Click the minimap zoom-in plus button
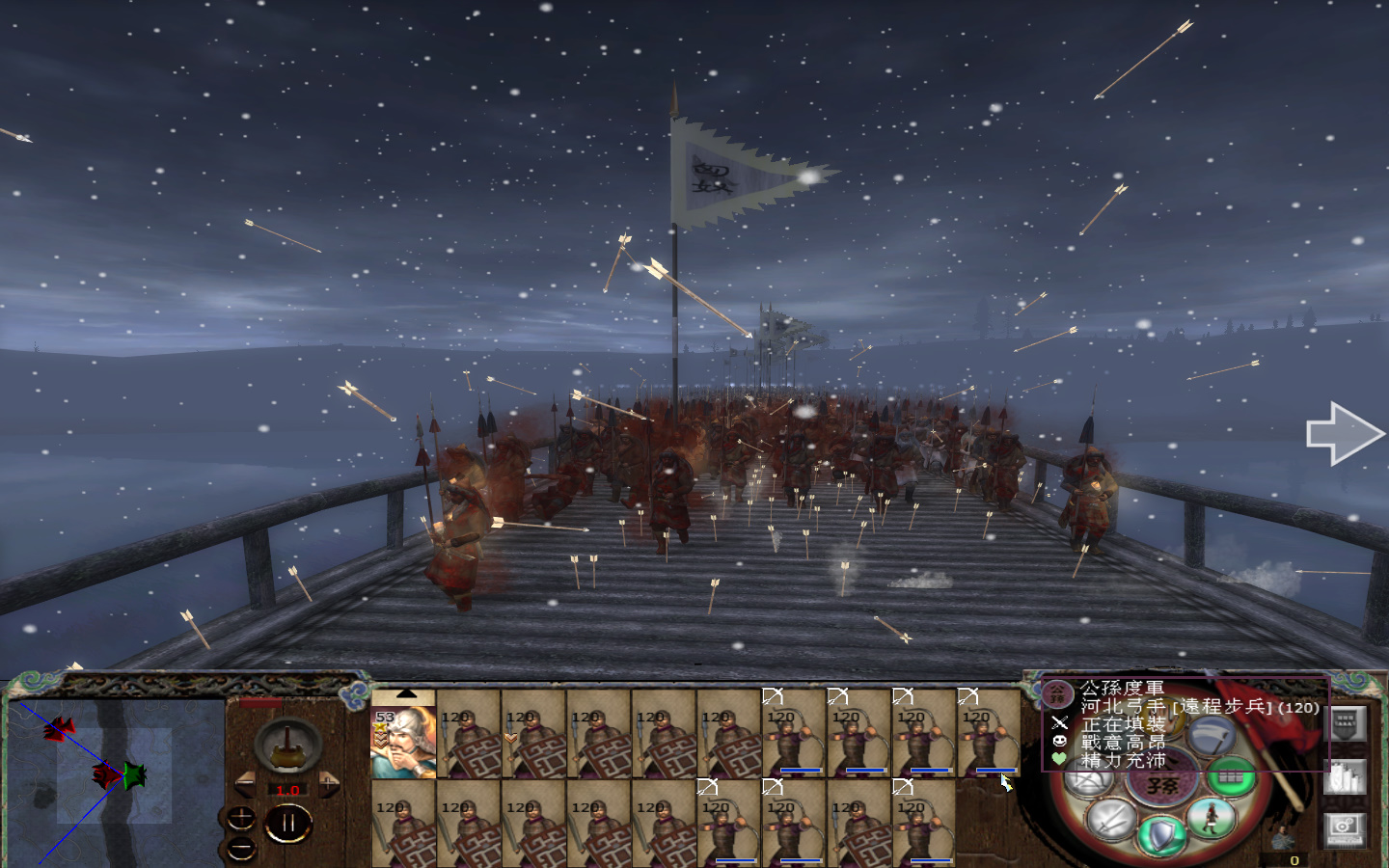This screenshot has height=868, width=1389. [x=241, y=817]
